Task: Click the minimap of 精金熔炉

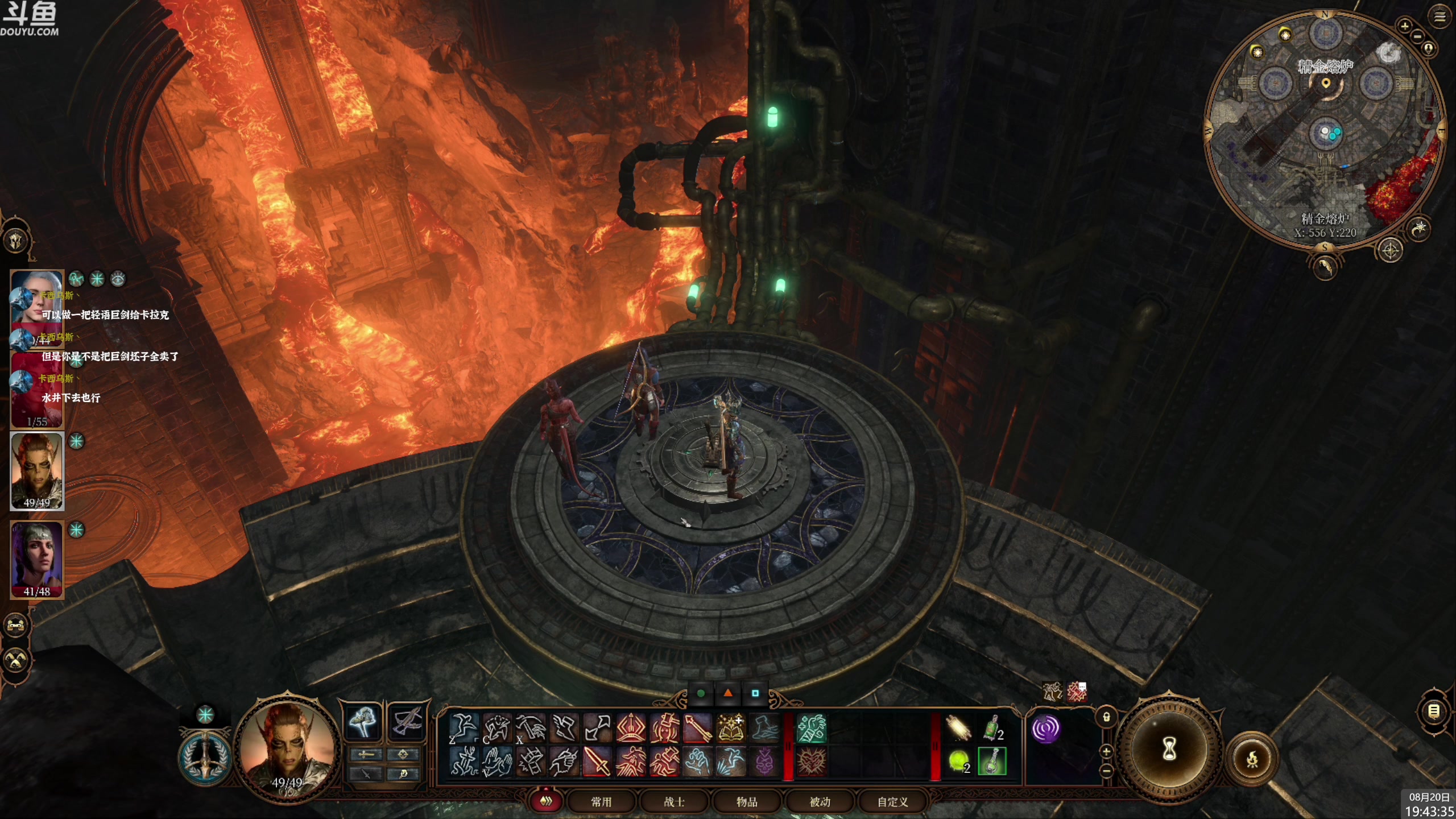Action: (x=1324, y=131)
